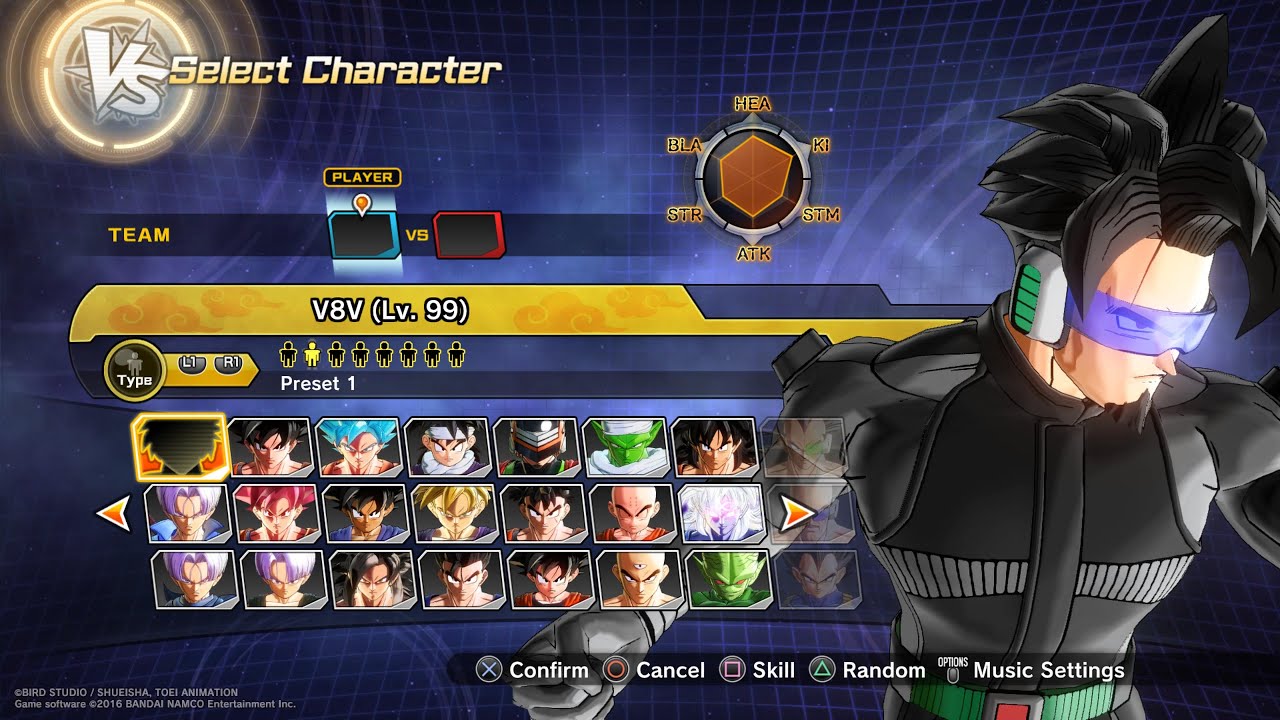Image resolution: width=1280 pixels, height=720 pixels.
Task: Select the blue player team slot
Action: coord(364,234)
